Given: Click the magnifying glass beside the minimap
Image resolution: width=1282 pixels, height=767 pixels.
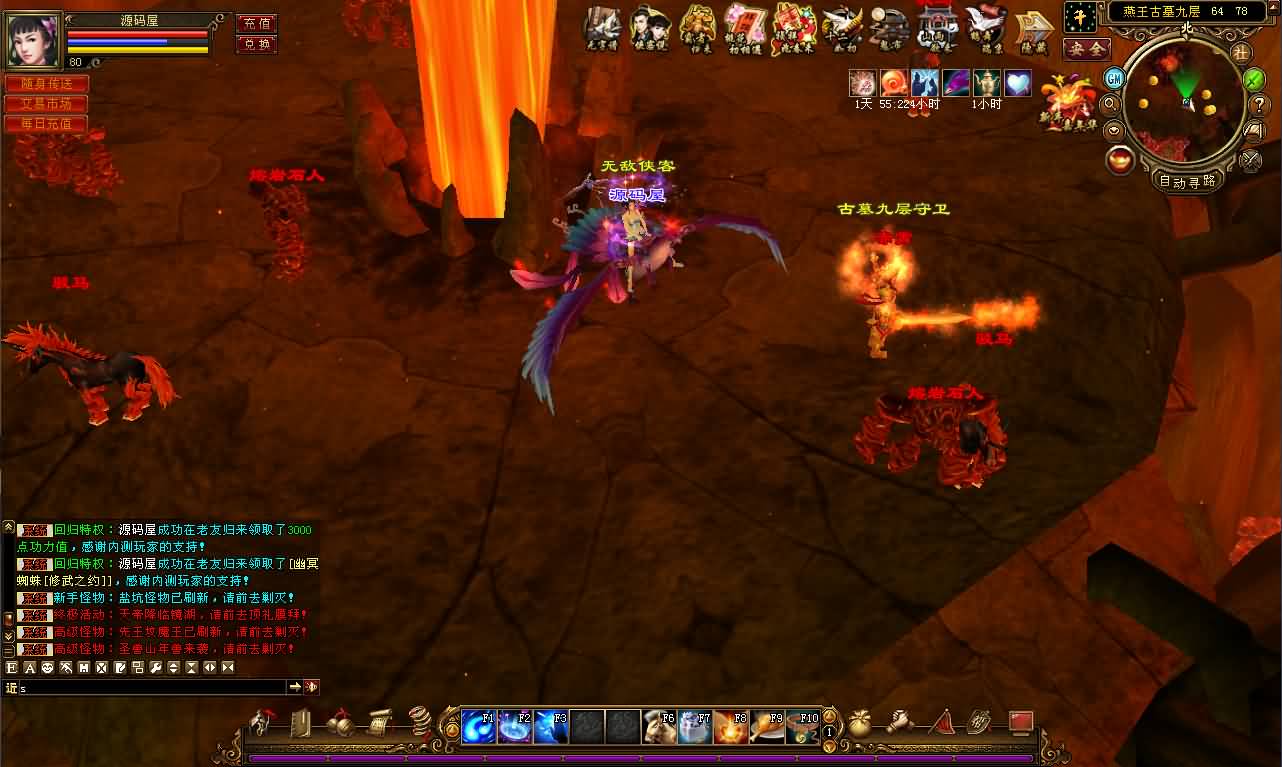Looking at the screenshot, I should [1110, 102].
